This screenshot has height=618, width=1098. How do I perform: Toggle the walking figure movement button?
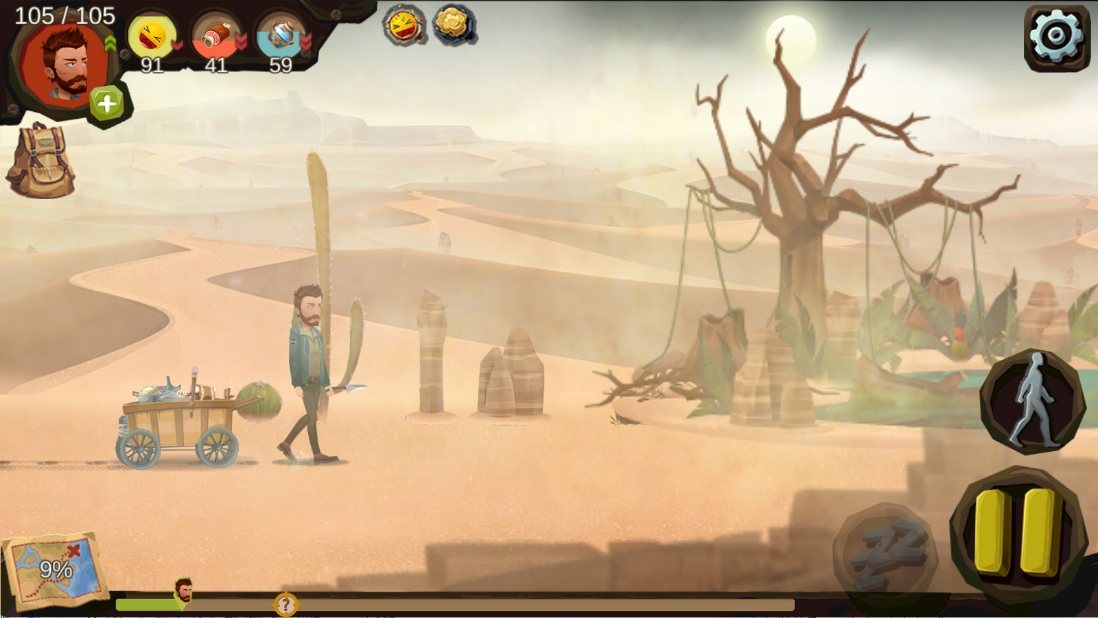point(1032,401)
